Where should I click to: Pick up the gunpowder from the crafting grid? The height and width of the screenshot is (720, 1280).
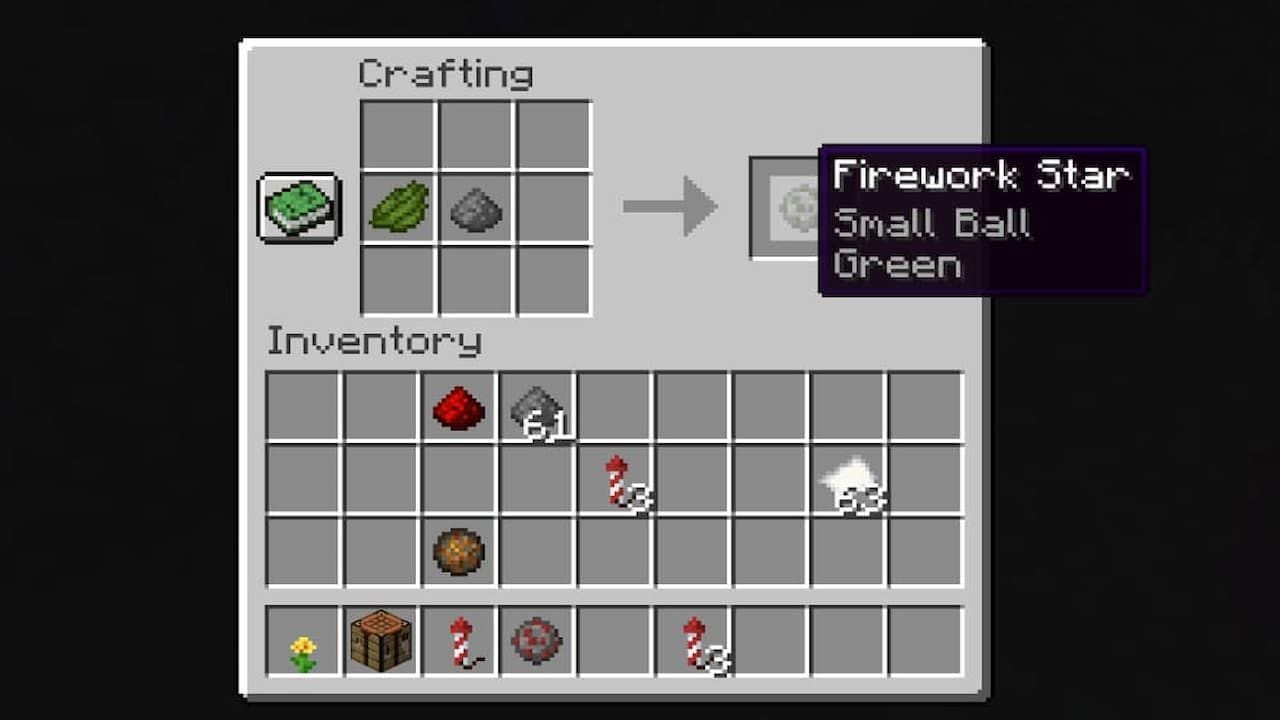pos(474,207)
